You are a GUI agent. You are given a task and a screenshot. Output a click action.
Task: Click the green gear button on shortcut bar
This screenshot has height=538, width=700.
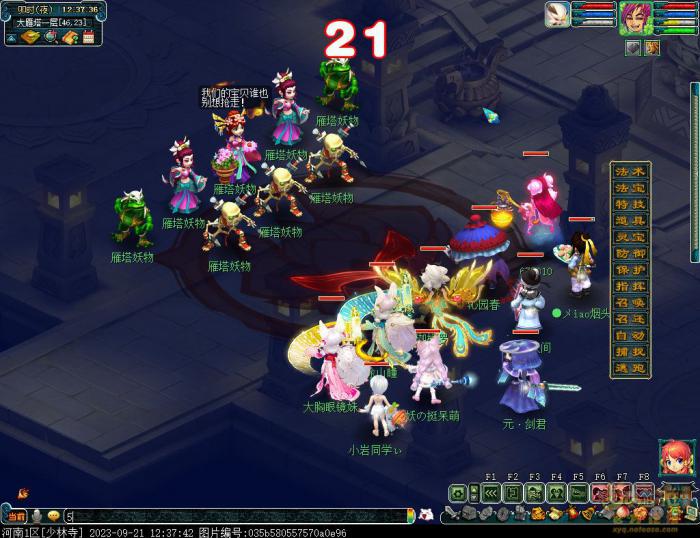pyautogui.click(x=458, y=493)
